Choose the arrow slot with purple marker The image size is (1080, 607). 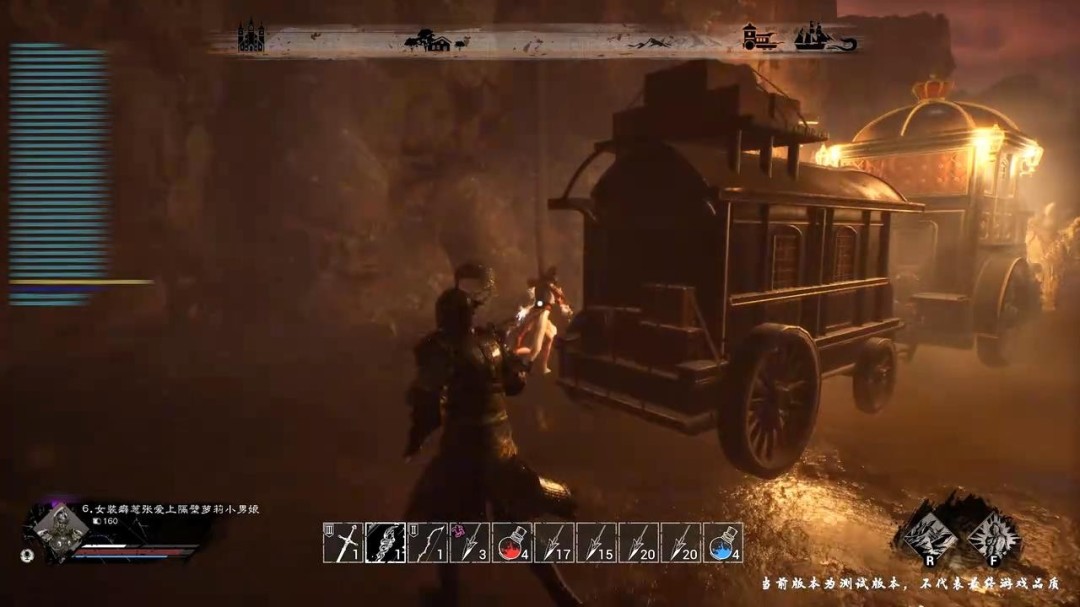[x=470, y=541]
